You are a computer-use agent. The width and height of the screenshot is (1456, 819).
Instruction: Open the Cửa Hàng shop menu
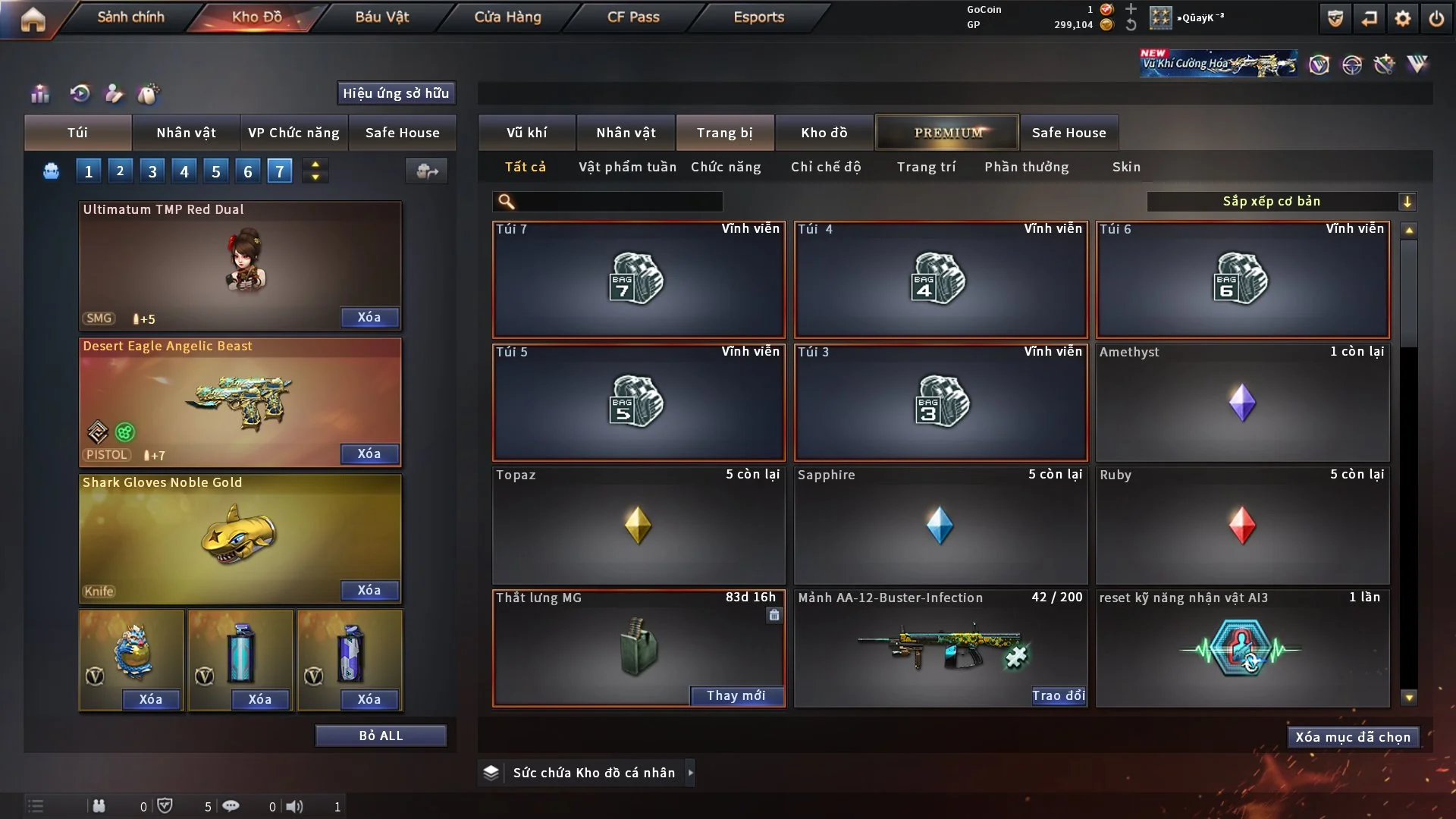(x=507, y=17)
